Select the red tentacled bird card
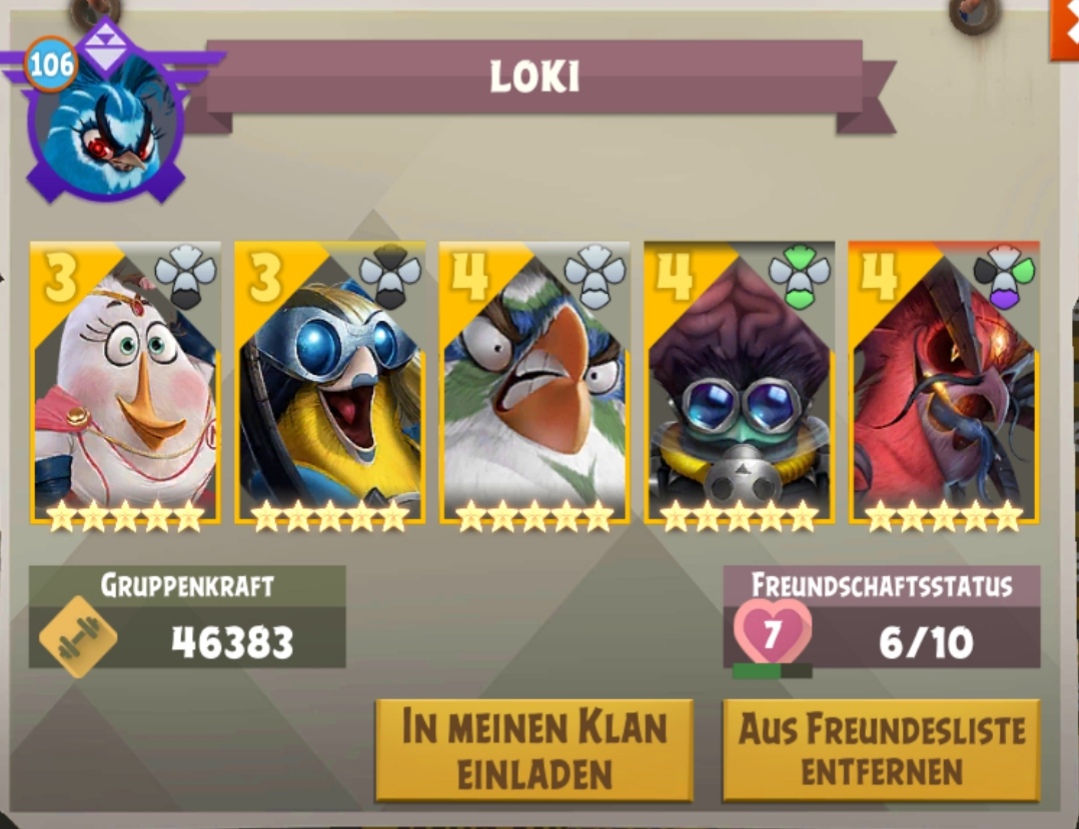 tap(944, 383)
